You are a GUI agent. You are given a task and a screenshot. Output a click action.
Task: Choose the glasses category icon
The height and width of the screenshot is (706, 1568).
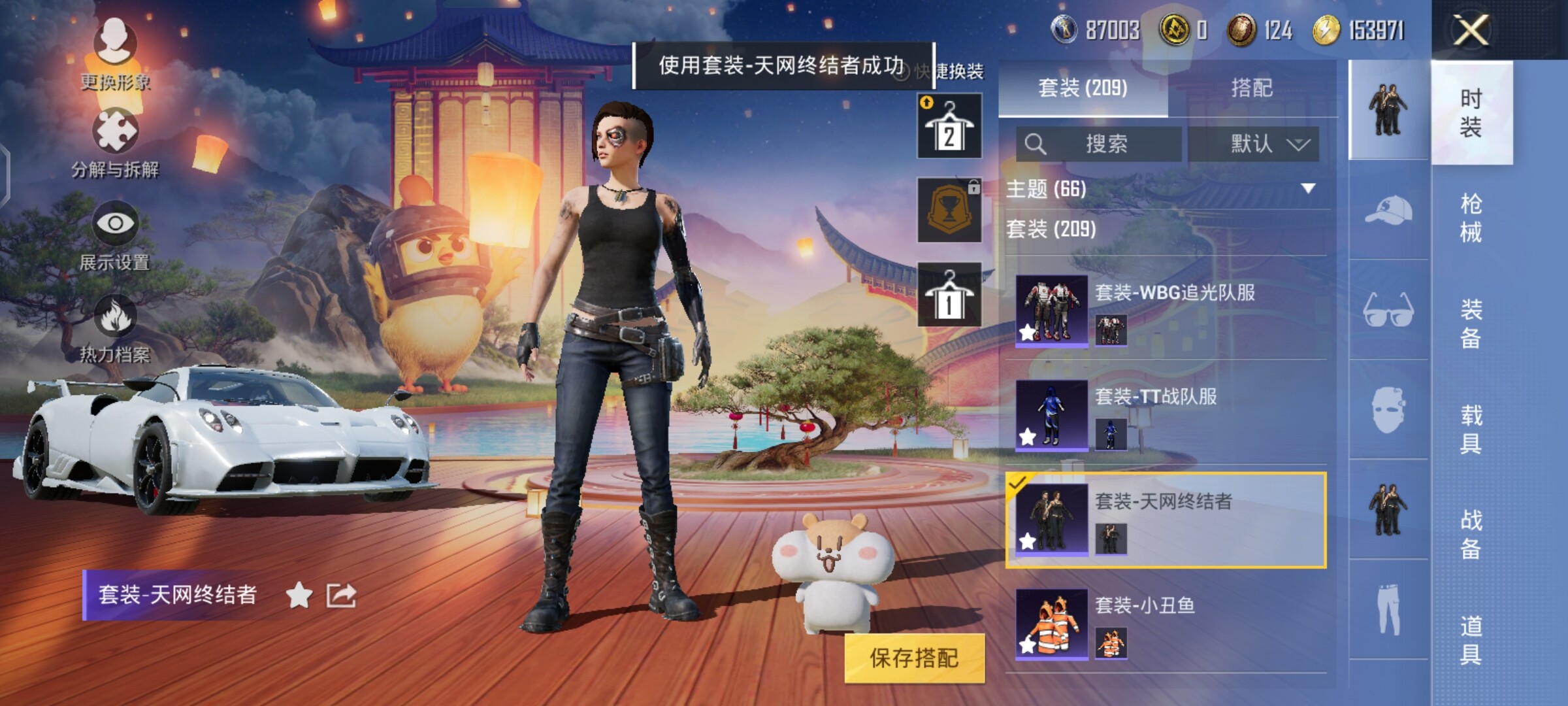1388,310
